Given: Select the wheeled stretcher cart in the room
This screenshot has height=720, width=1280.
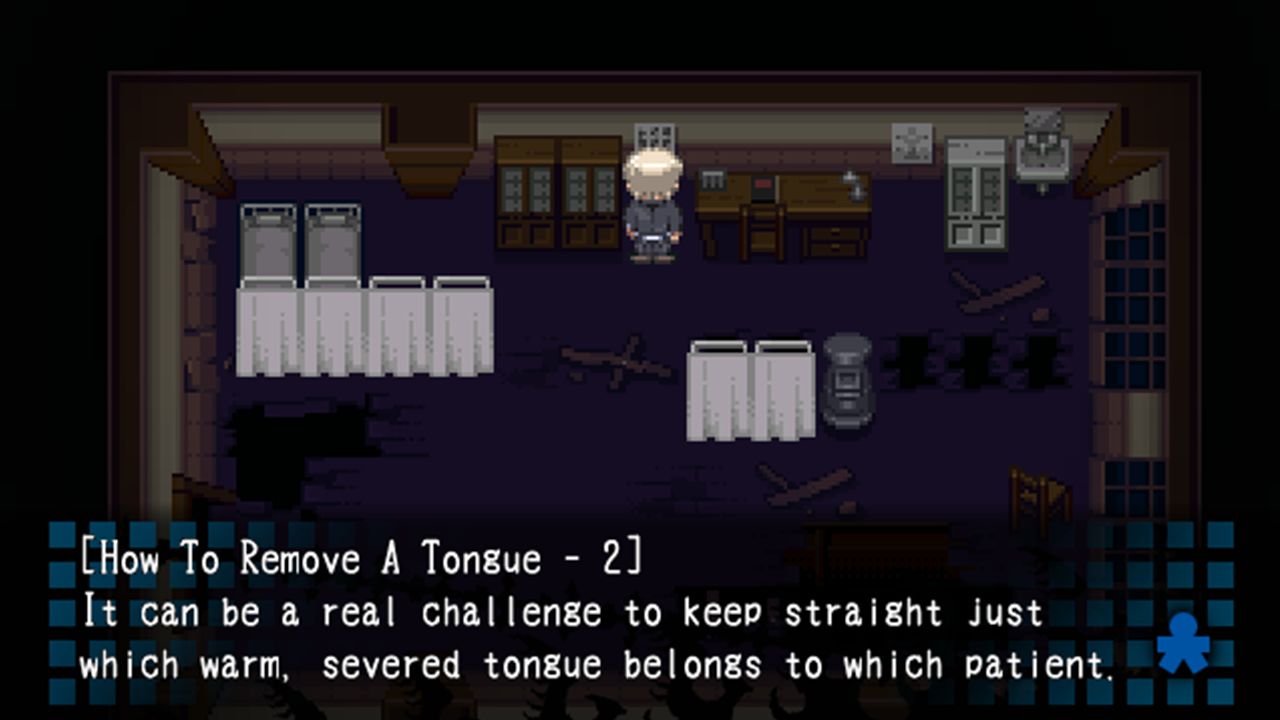Looking at the screenshot, I should 846,385.
